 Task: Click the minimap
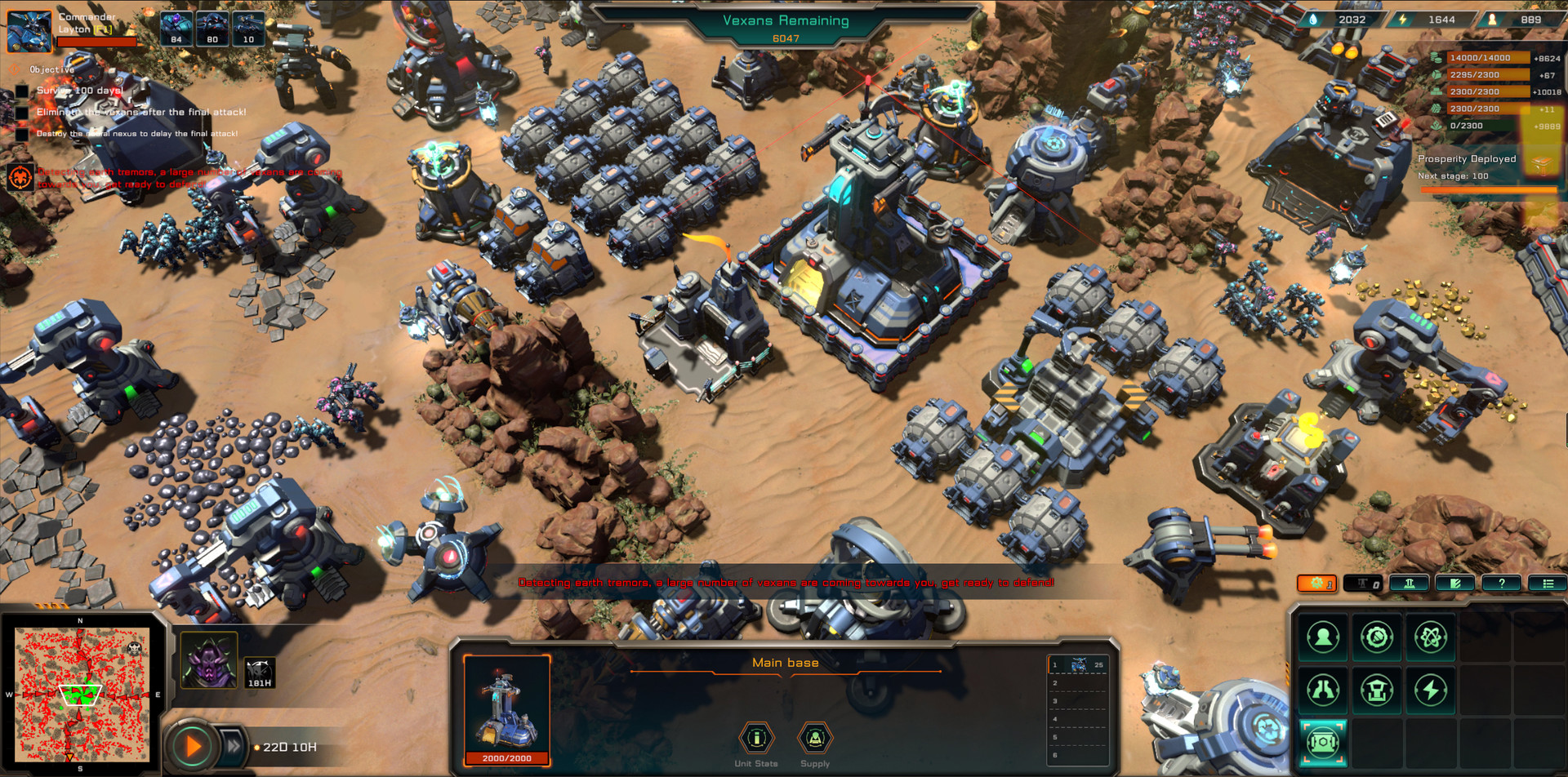pyautogui.click(x=80, y=695)
